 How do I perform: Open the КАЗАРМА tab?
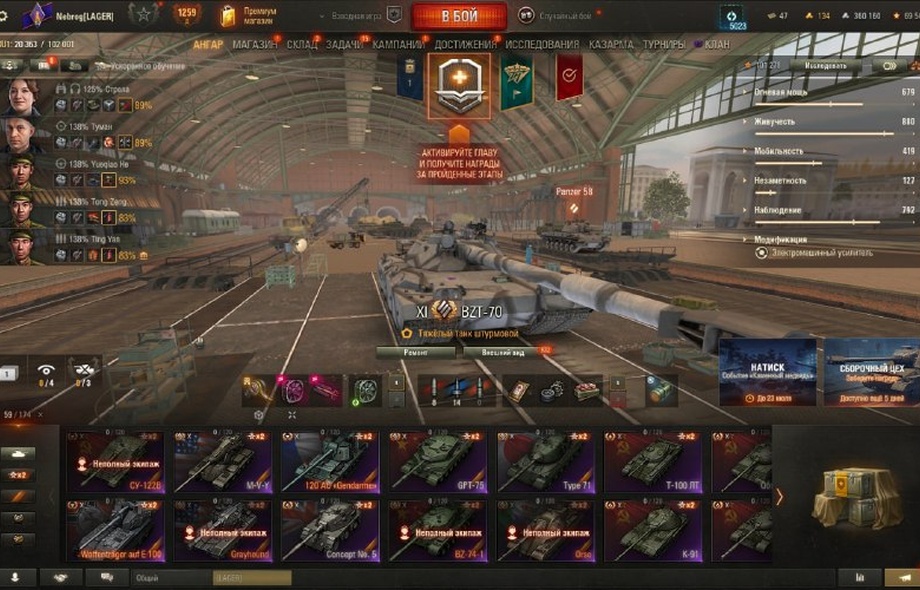tap(610, 45)
